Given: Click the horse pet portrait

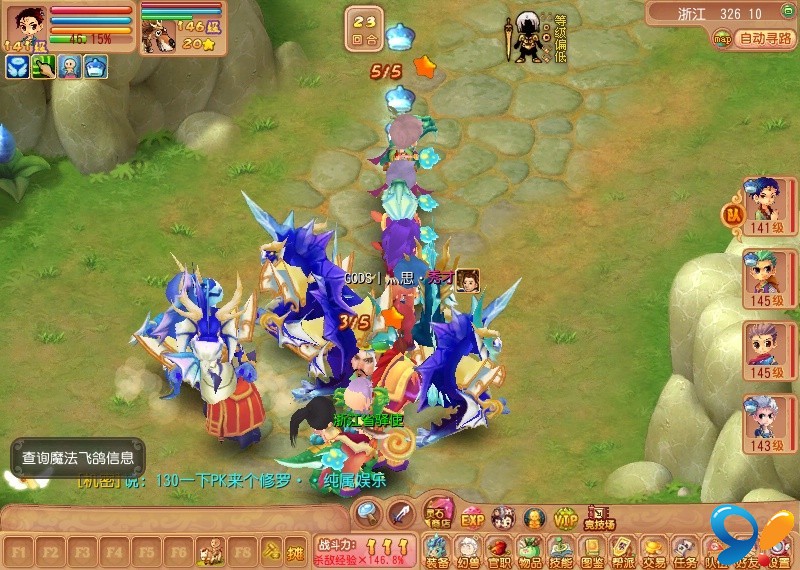Looking at the screenshot, I should point(158,36).
